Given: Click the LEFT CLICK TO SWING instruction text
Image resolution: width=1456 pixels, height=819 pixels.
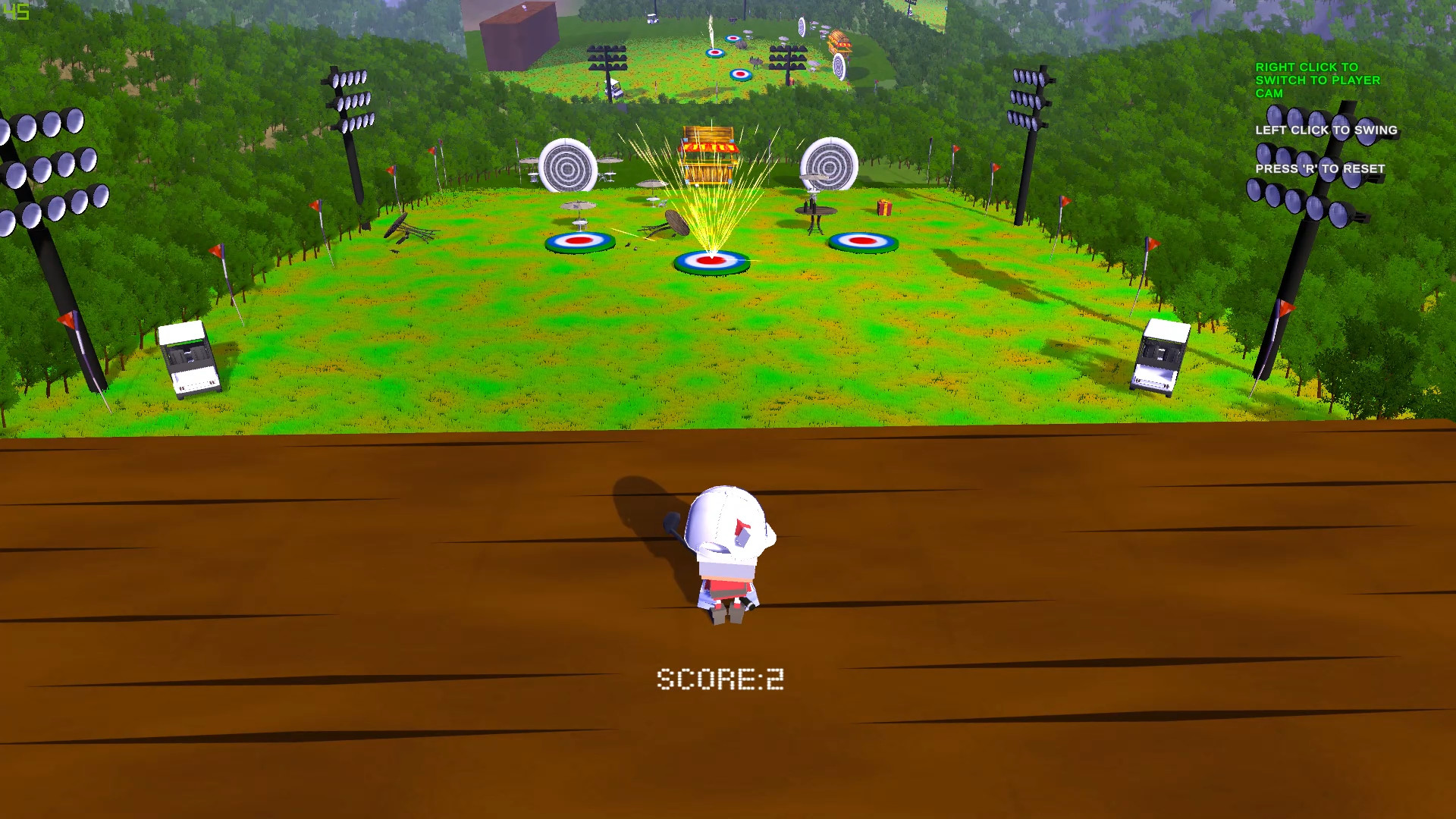Looking at the screenshot, I should coord(1326,130).
